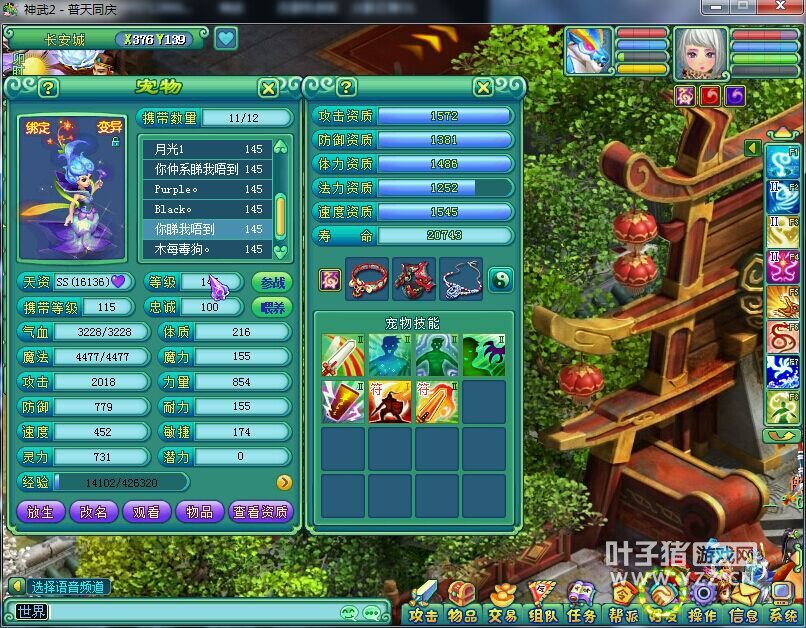Open the 观看 (view) pet button
Image resolution: width=806 pixels, height=628 pixels.
(146, 511)
